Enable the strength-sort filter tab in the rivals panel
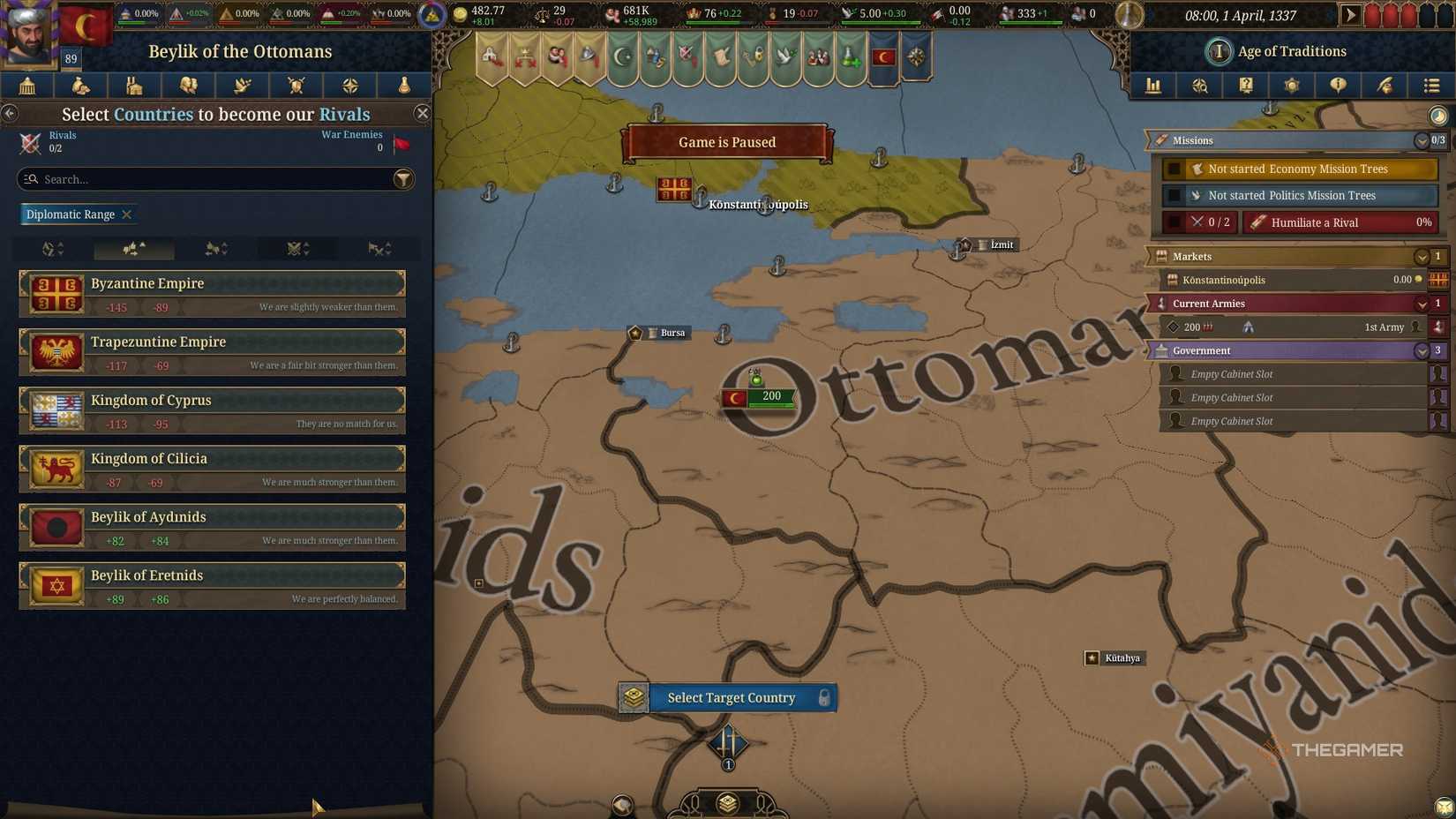The width and height of the screenshot is (1456, 819). (133, 250)
